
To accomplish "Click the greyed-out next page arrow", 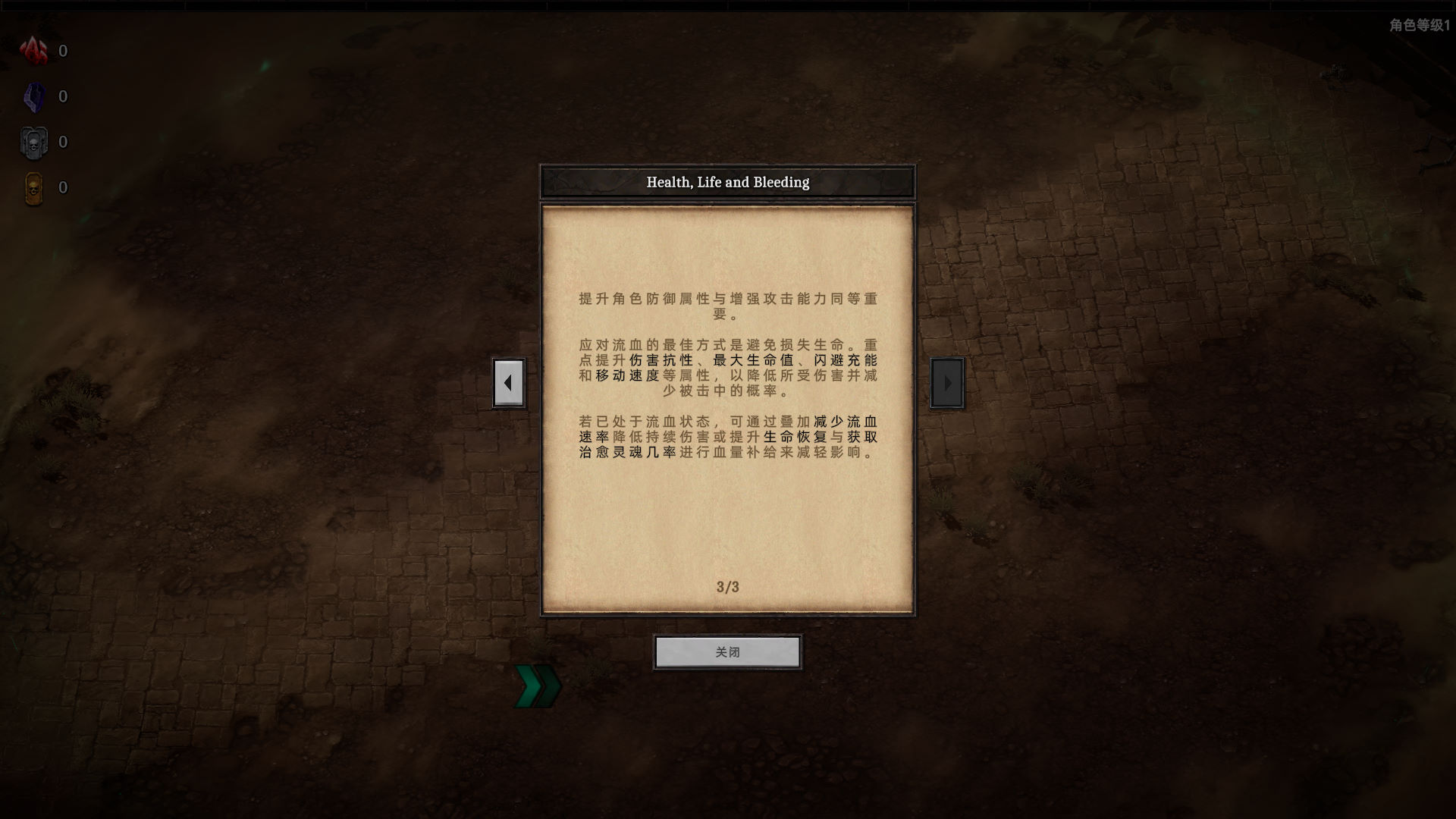I will point(947,383).
